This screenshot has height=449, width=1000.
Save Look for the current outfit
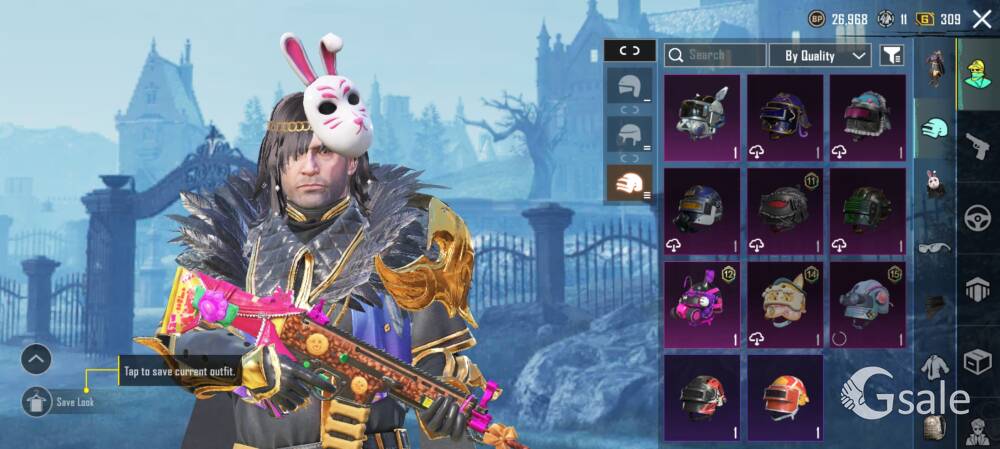click(x=37, y=401)
